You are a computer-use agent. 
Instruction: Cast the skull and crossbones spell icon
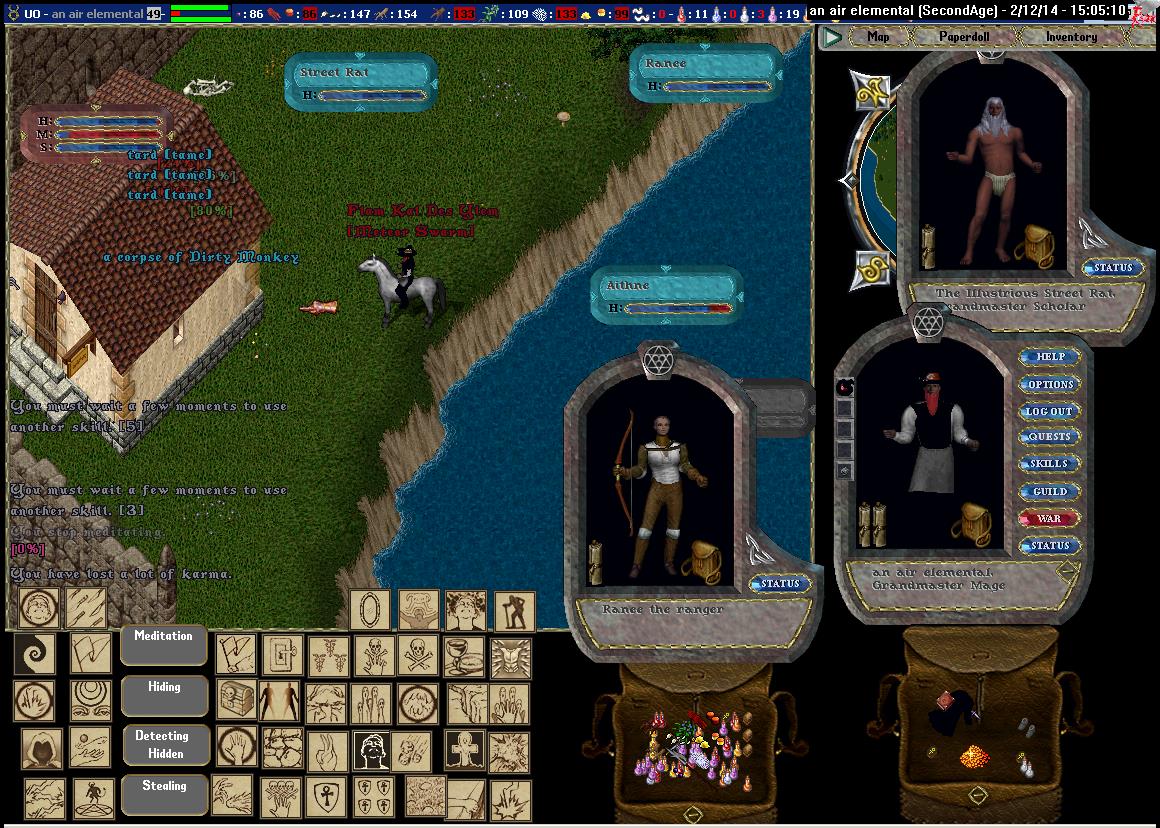point(371,656)
